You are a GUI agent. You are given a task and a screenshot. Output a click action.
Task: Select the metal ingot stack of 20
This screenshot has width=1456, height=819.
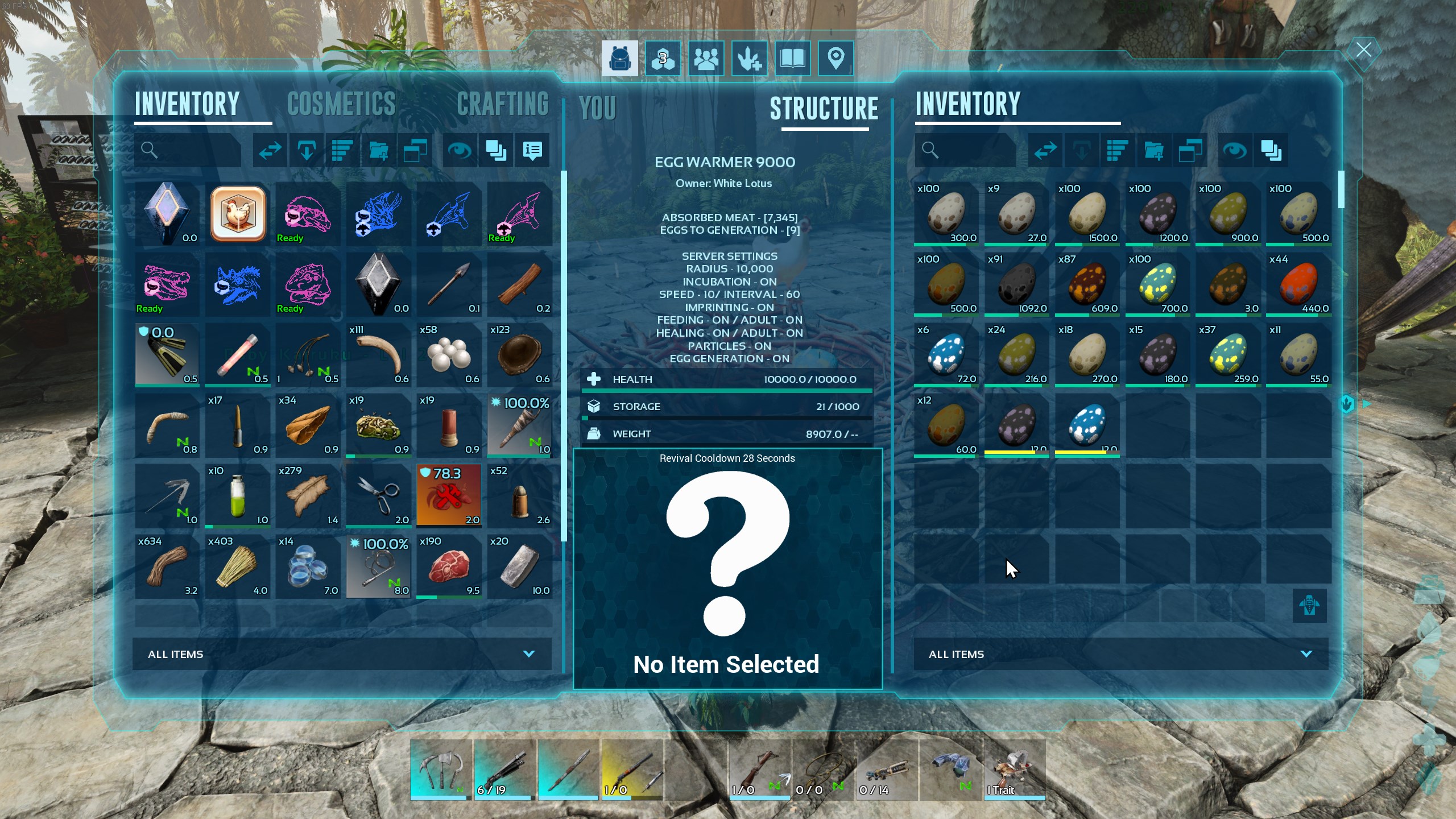point(519,566)
